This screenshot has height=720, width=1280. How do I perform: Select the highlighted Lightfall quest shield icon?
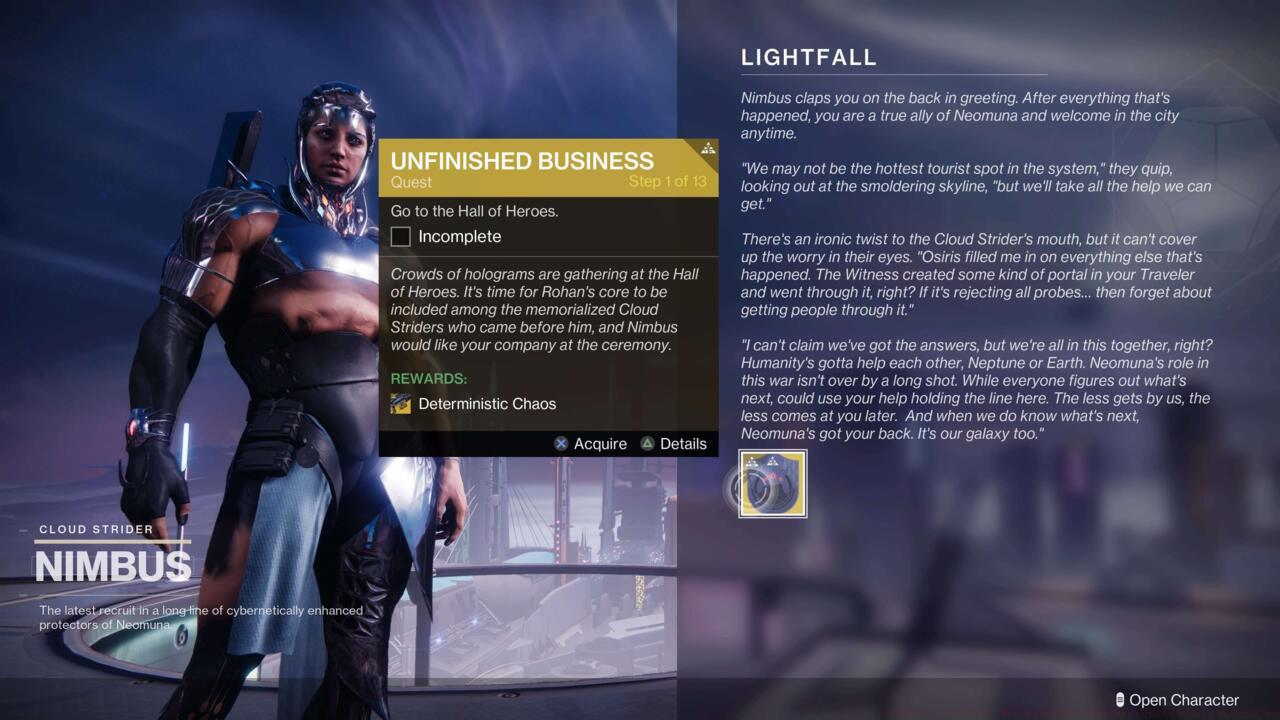coord(771,483)
